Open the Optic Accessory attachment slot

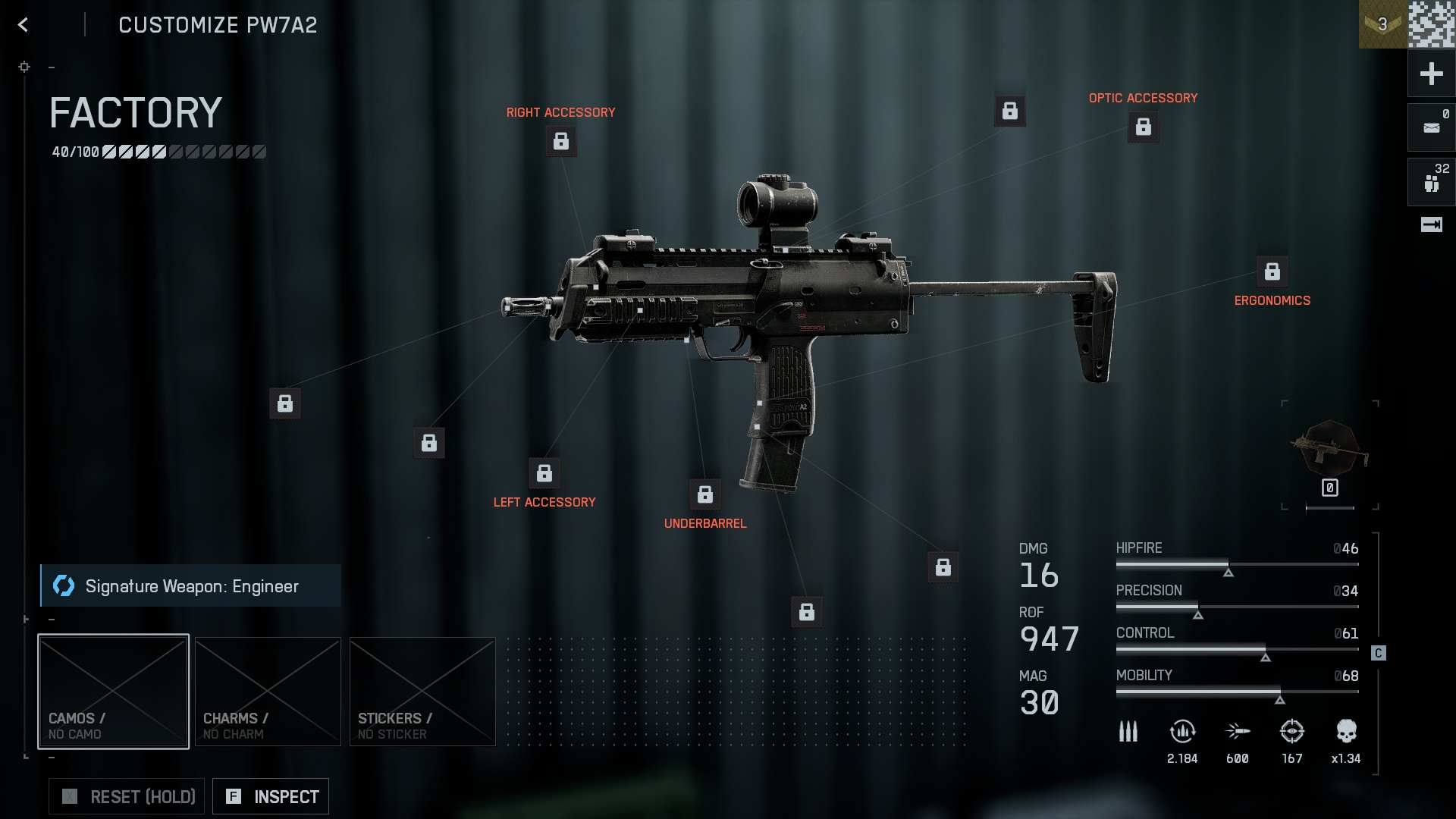point(1144,127)
